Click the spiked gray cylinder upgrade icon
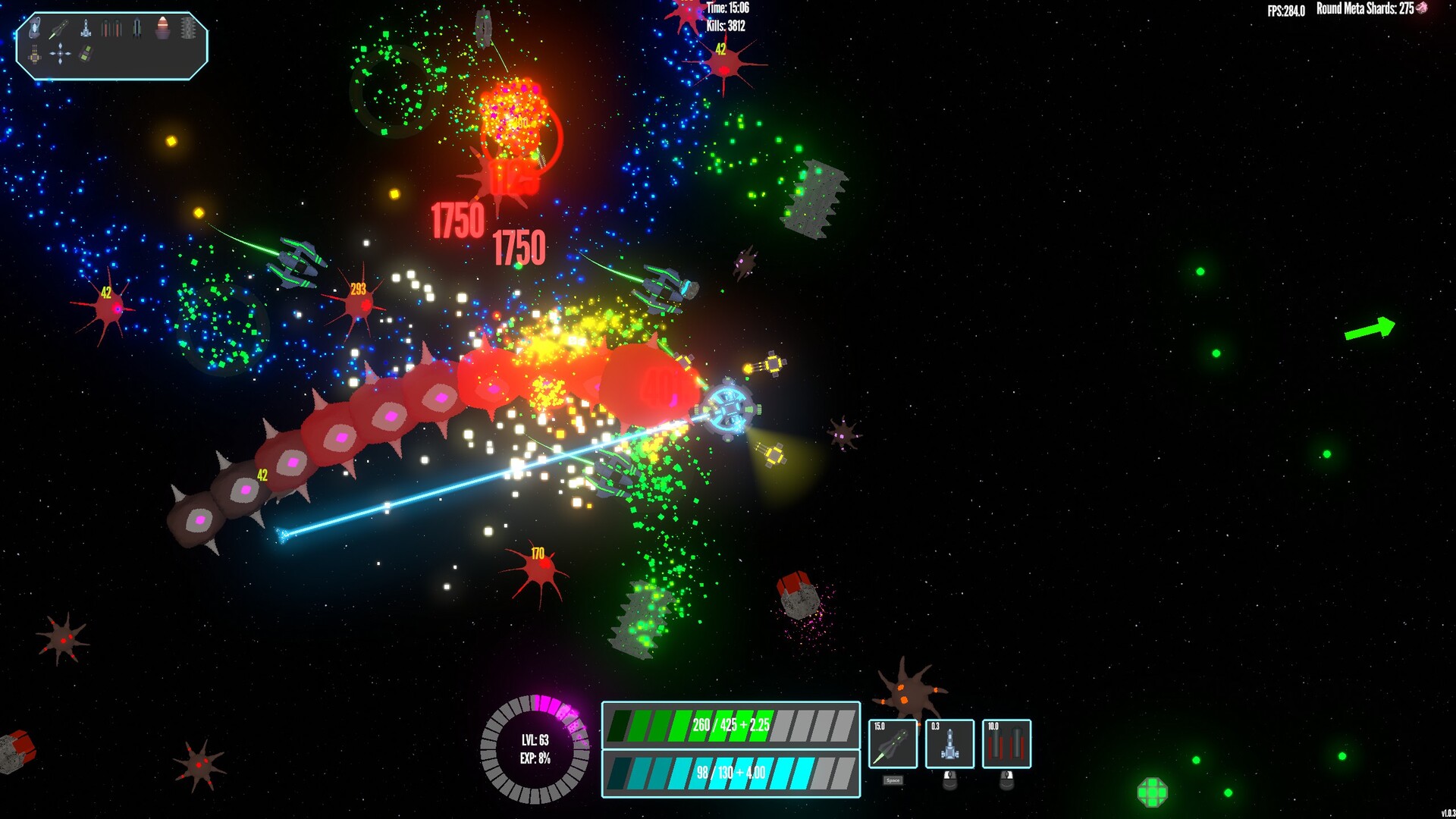This screenshot has height=819, width=1456. click(x=188, y=29)
